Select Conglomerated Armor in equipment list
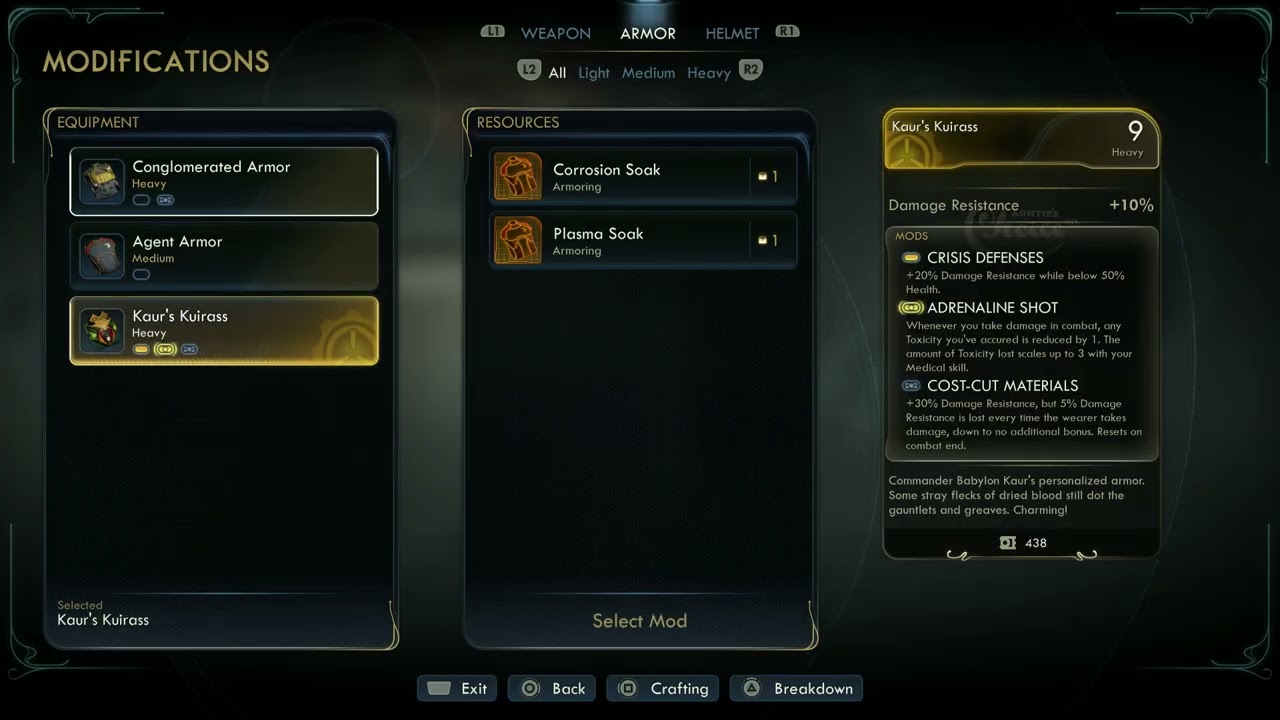Screen dimensions: 1280x720 (224, 182)
